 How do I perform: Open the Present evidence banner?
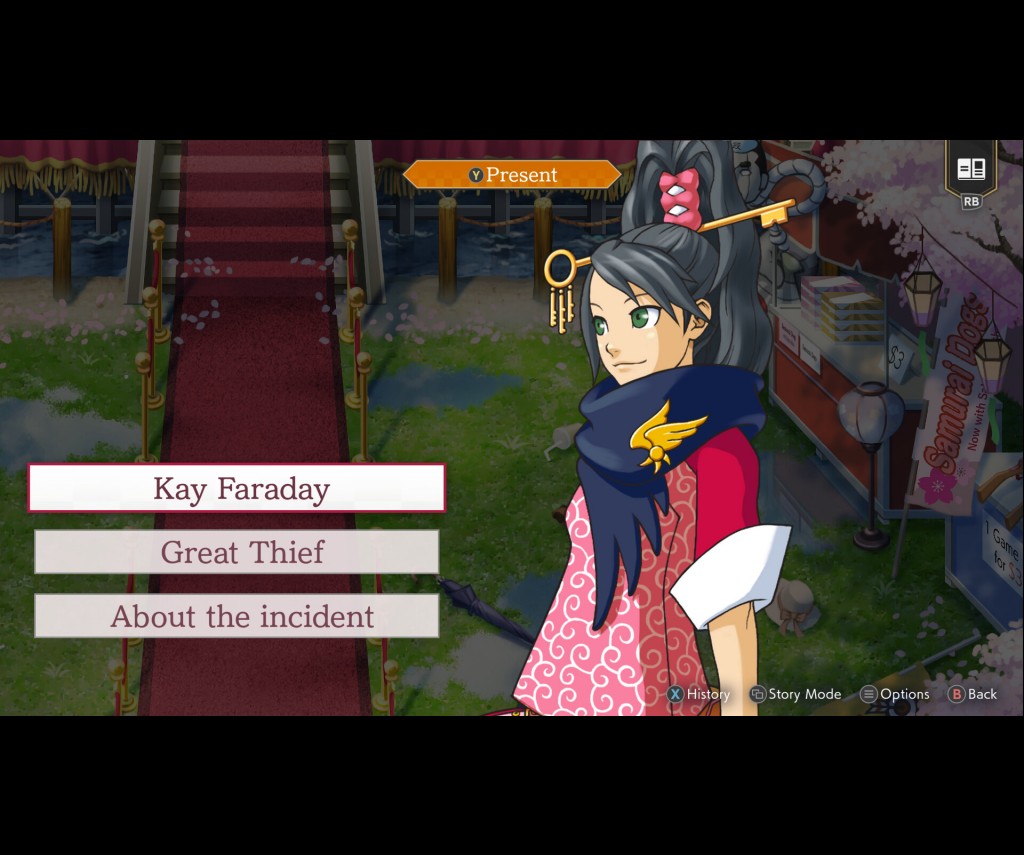[x=512, y=175]
